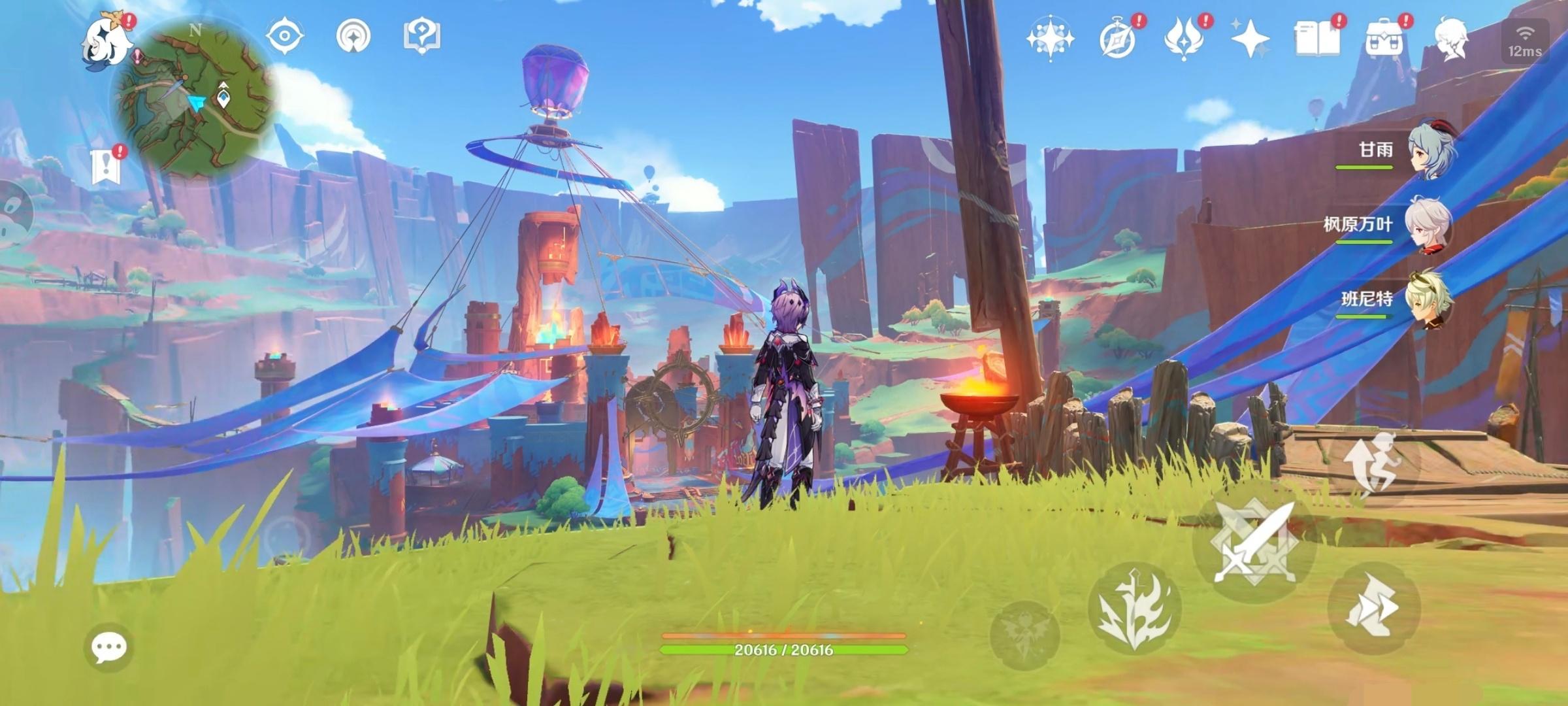
Task: Open the four-pointed star events icon
Action: 1250,38
